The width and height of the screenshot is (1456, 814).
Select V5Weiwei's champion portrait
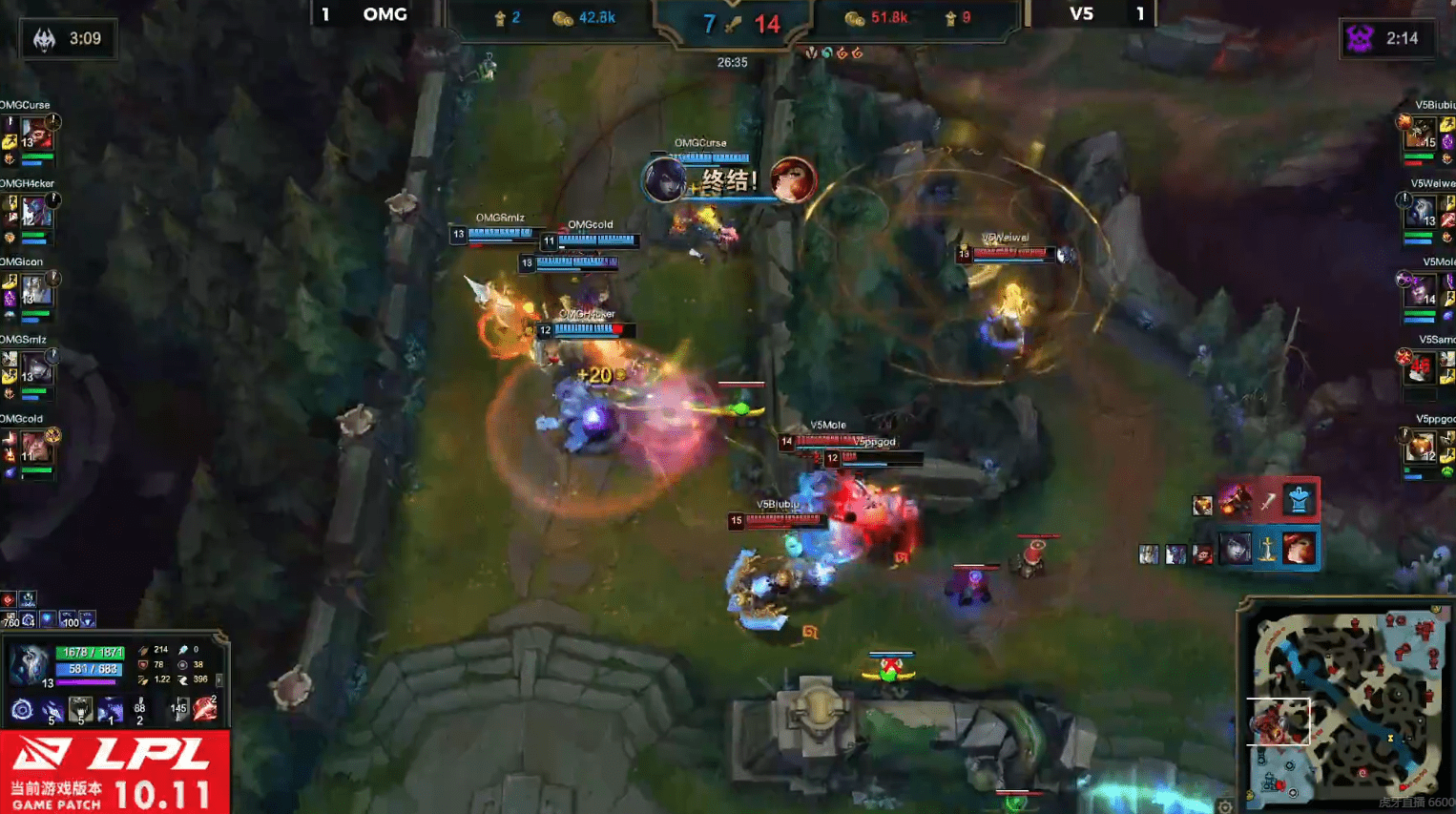coord(1422,212)
